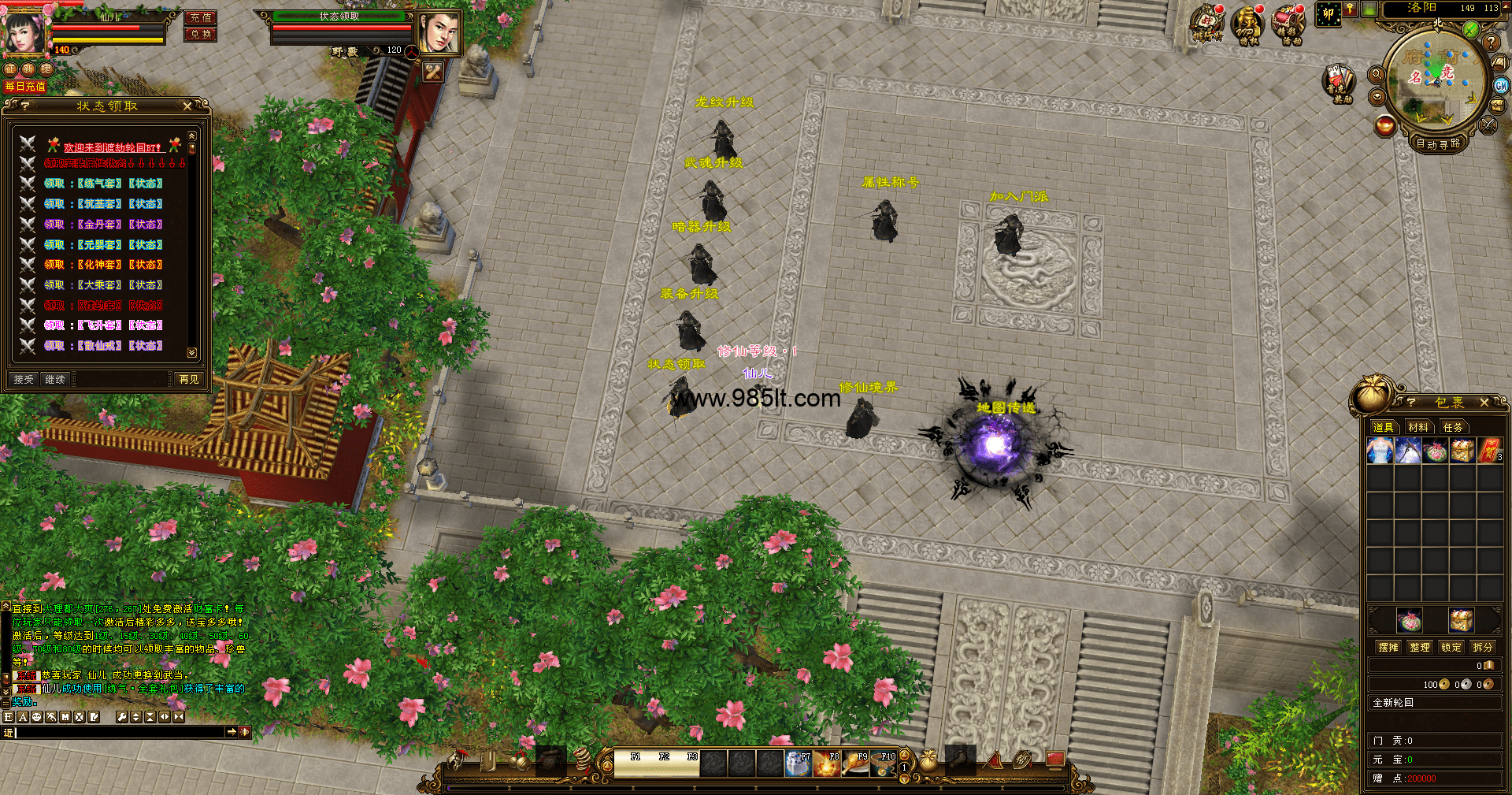The width and height of the screenshot is (1512, 795).
Task: Click the 再见 goodbye button
Action: pos(189,380)
